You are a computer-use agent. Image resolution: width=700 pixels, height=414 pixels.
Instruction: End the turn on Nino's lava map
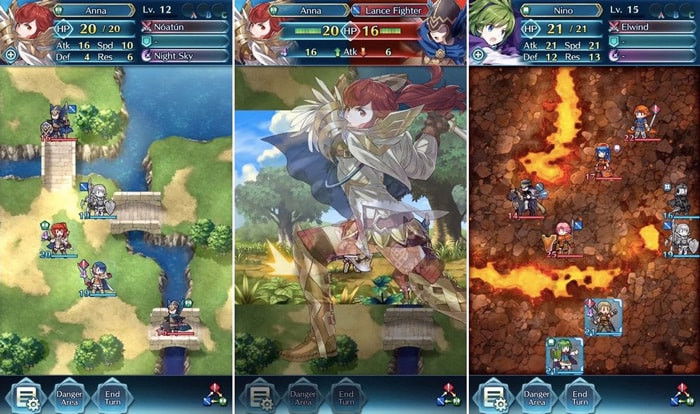click(578, 394)
